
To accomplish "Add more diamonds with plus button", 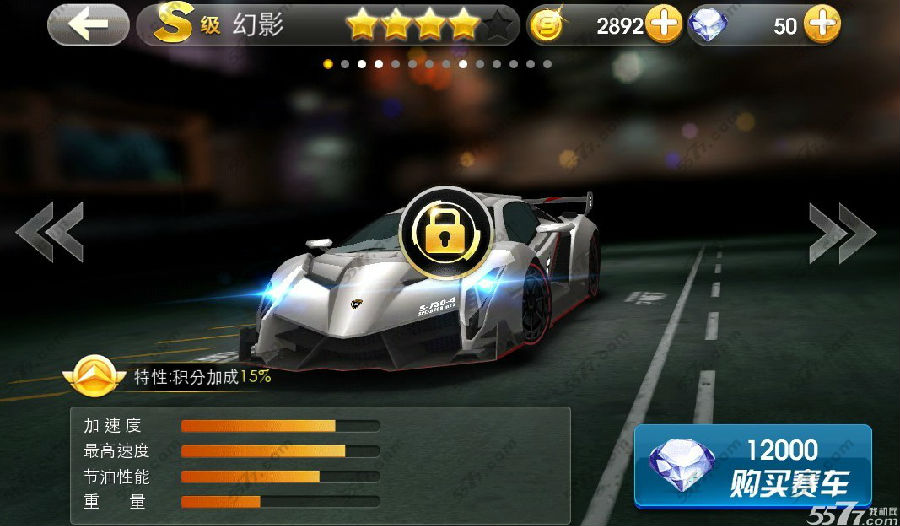I will [822, 25].
